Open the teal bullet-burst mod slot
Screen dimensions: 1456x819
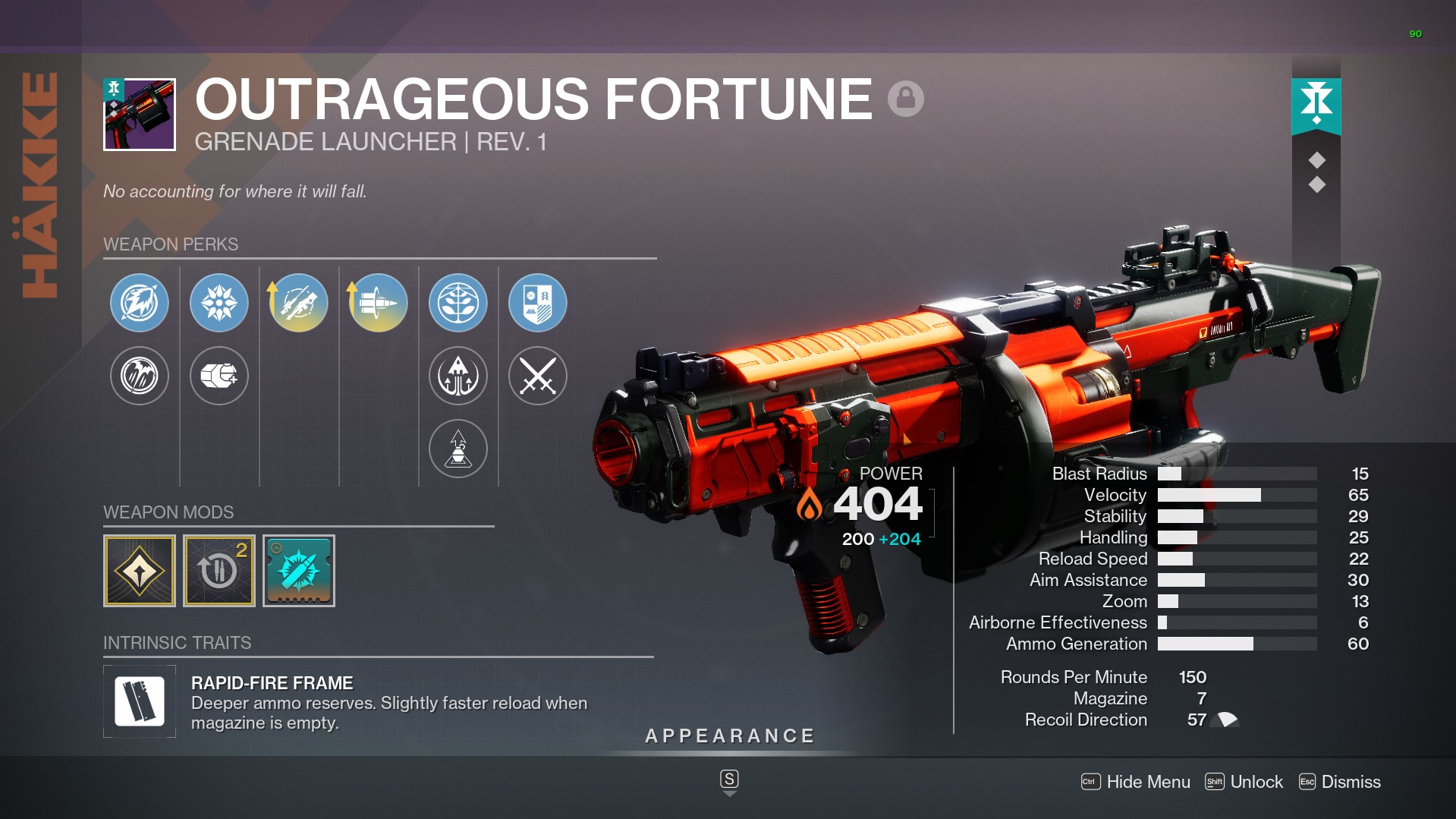(x=299, y=571)
